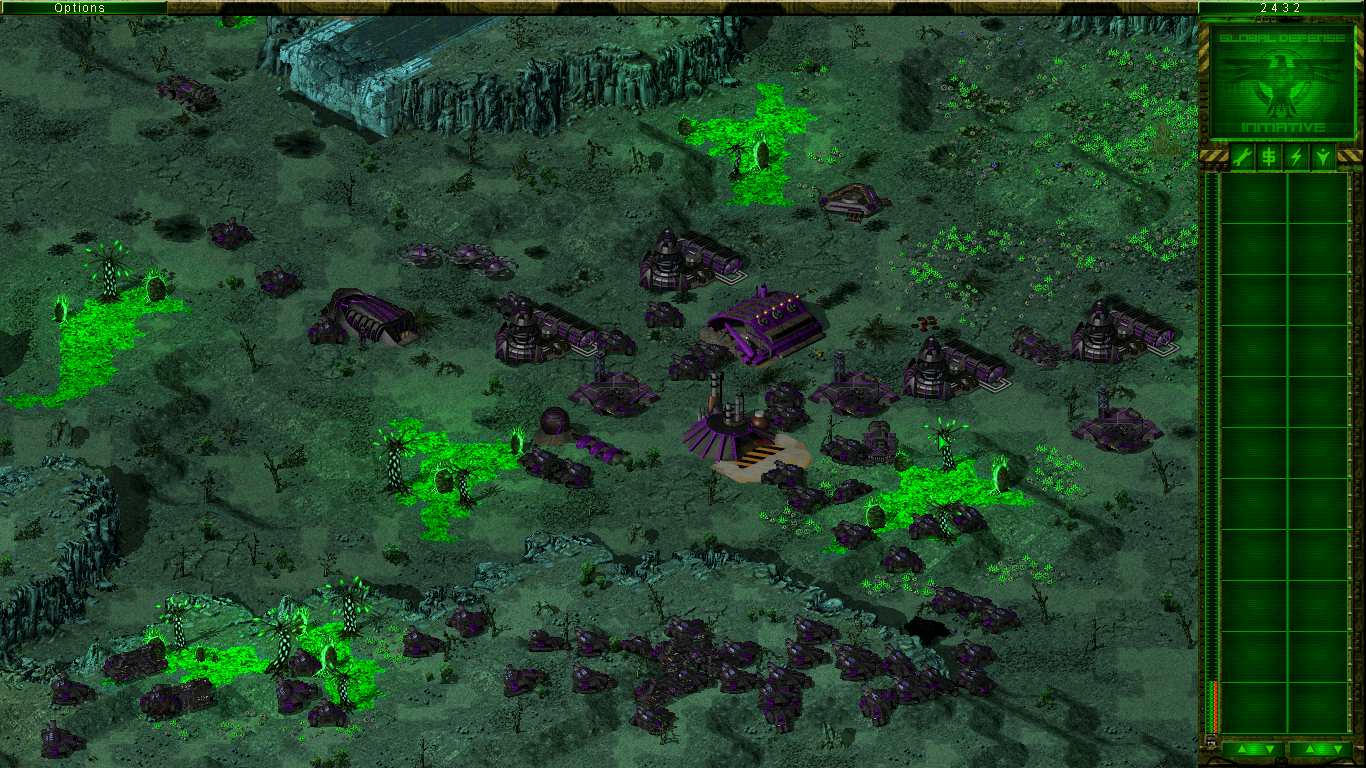Enable the waypoint mode button

coord(1323,157)
